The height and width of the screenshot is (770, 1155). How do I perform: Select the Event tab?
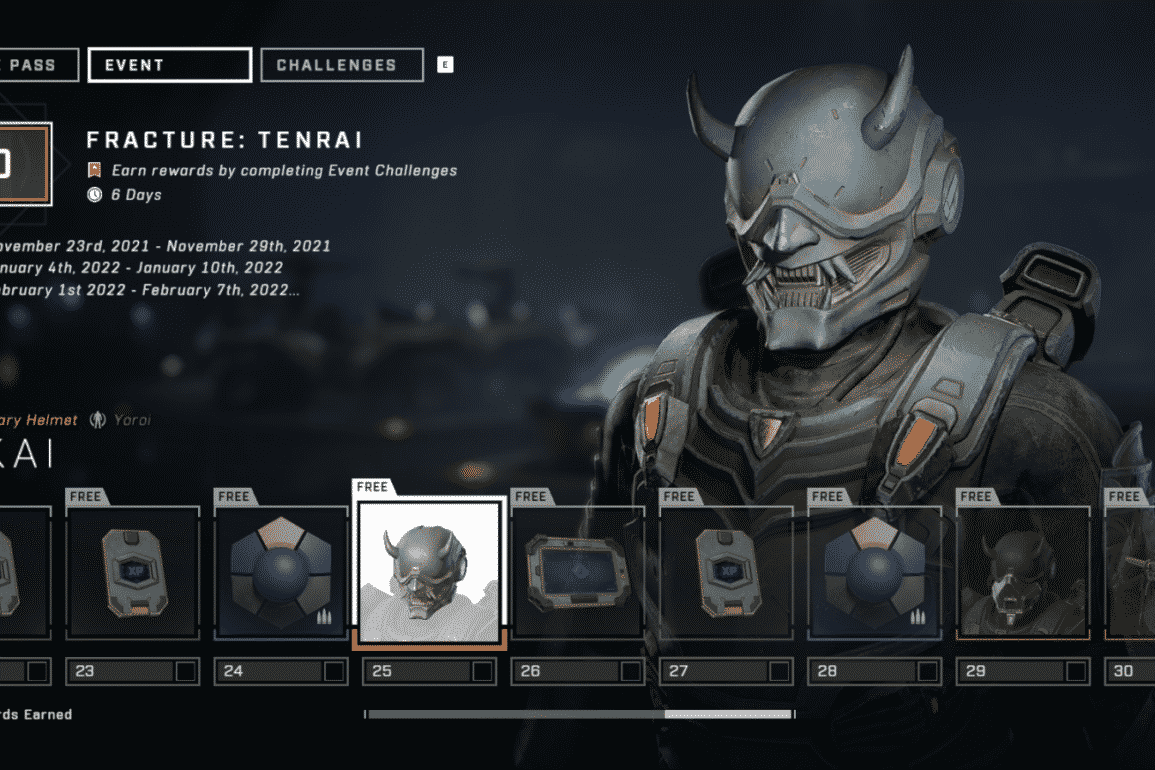click(x=169, y=65)
